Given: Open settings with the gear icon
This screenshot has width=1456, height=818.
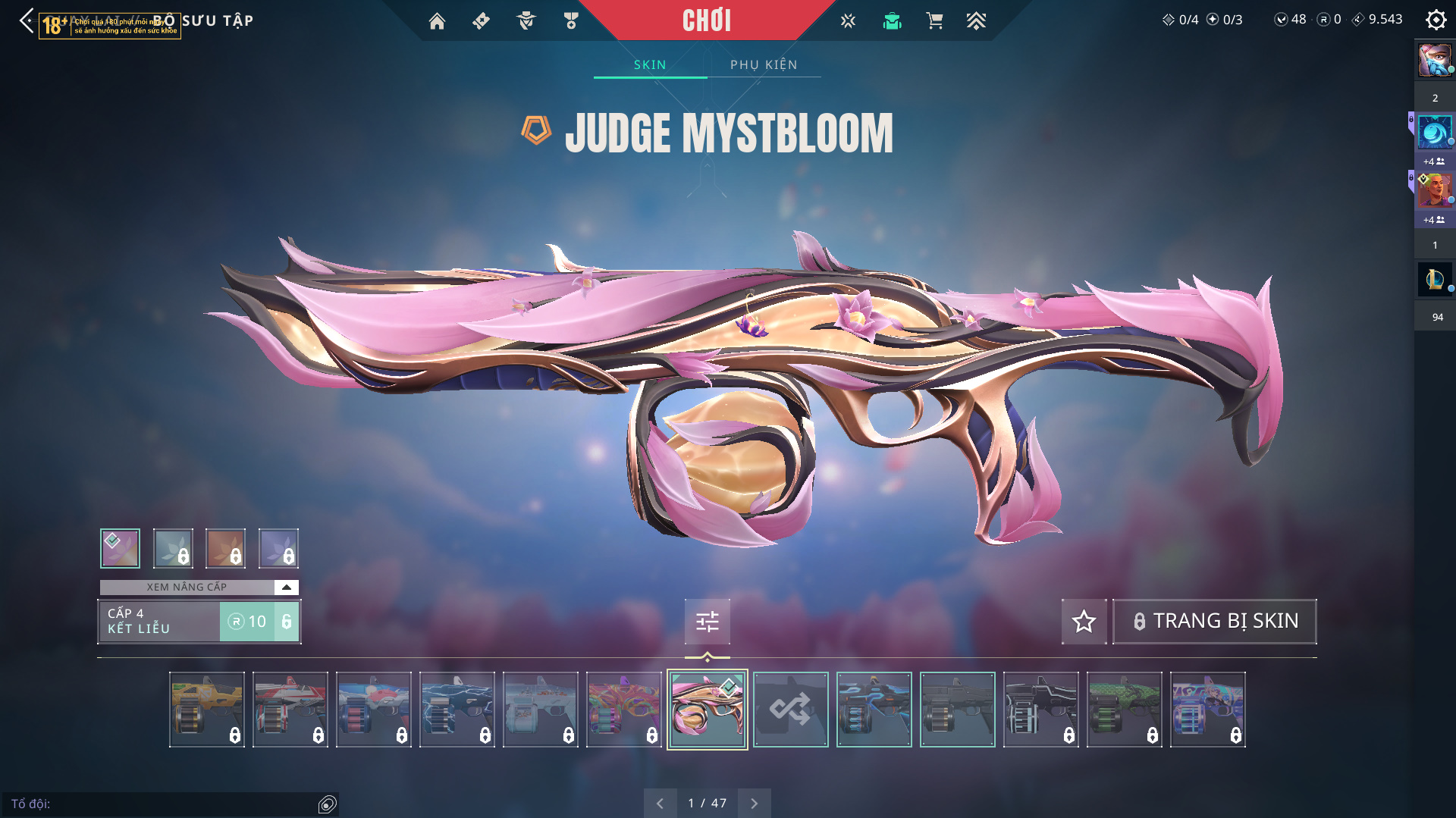Looking at the screenshot, I should pyautogui.click(x=1436, y=20).
